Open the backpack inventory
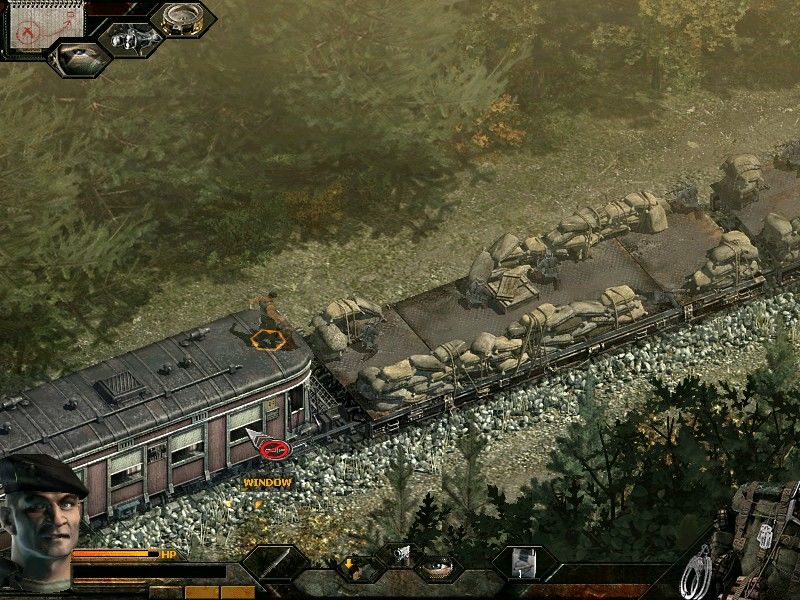This screenshot has width=800, height=600. pos(762,530)
